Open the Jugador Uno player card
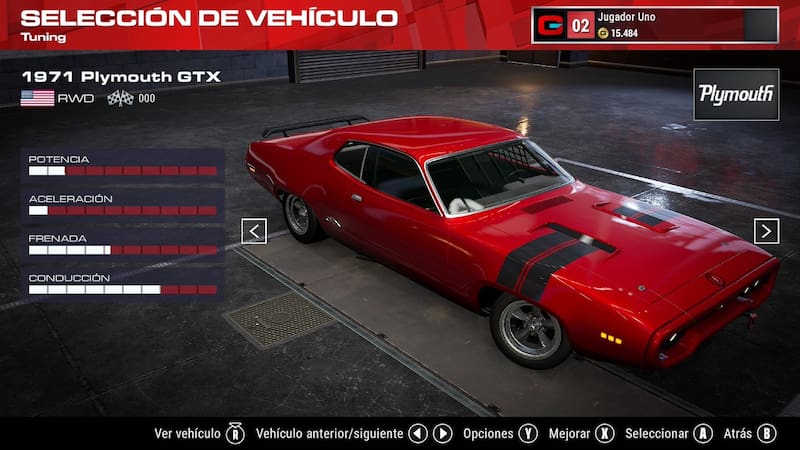The width and height of the screenshot is (800, 450). point(655,25)
